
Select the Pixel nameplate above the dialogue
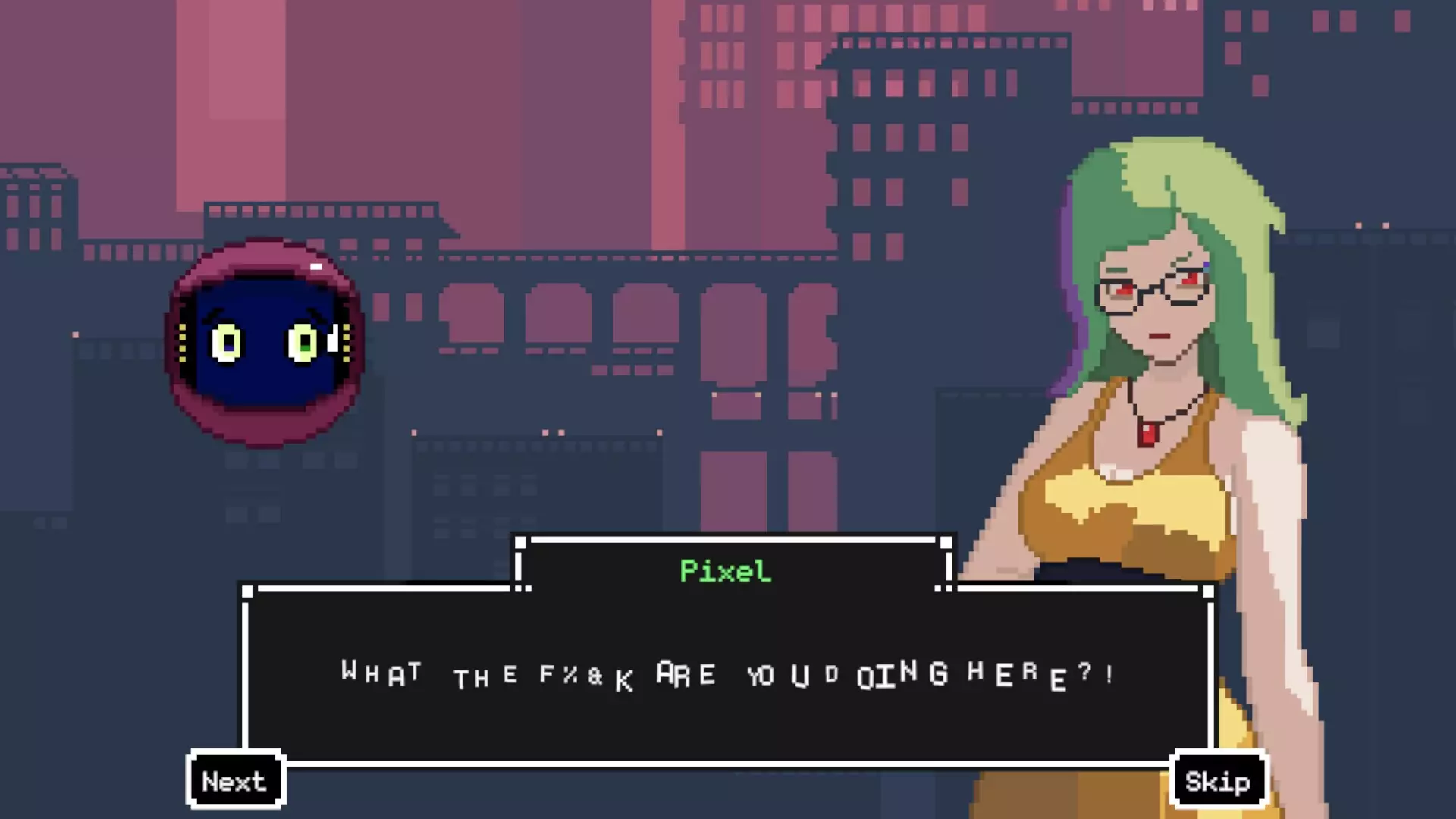[726, 572]
